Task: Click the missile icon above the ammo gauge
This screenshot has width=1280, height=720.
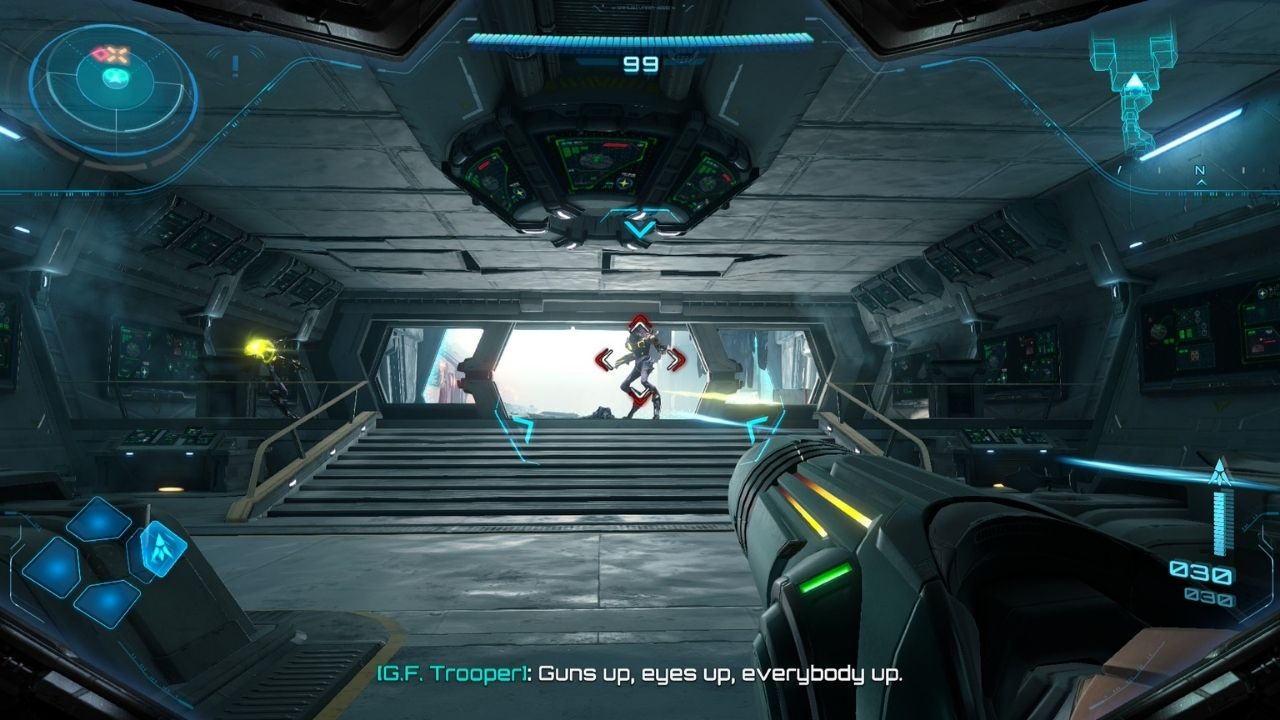Action: 1218,472
